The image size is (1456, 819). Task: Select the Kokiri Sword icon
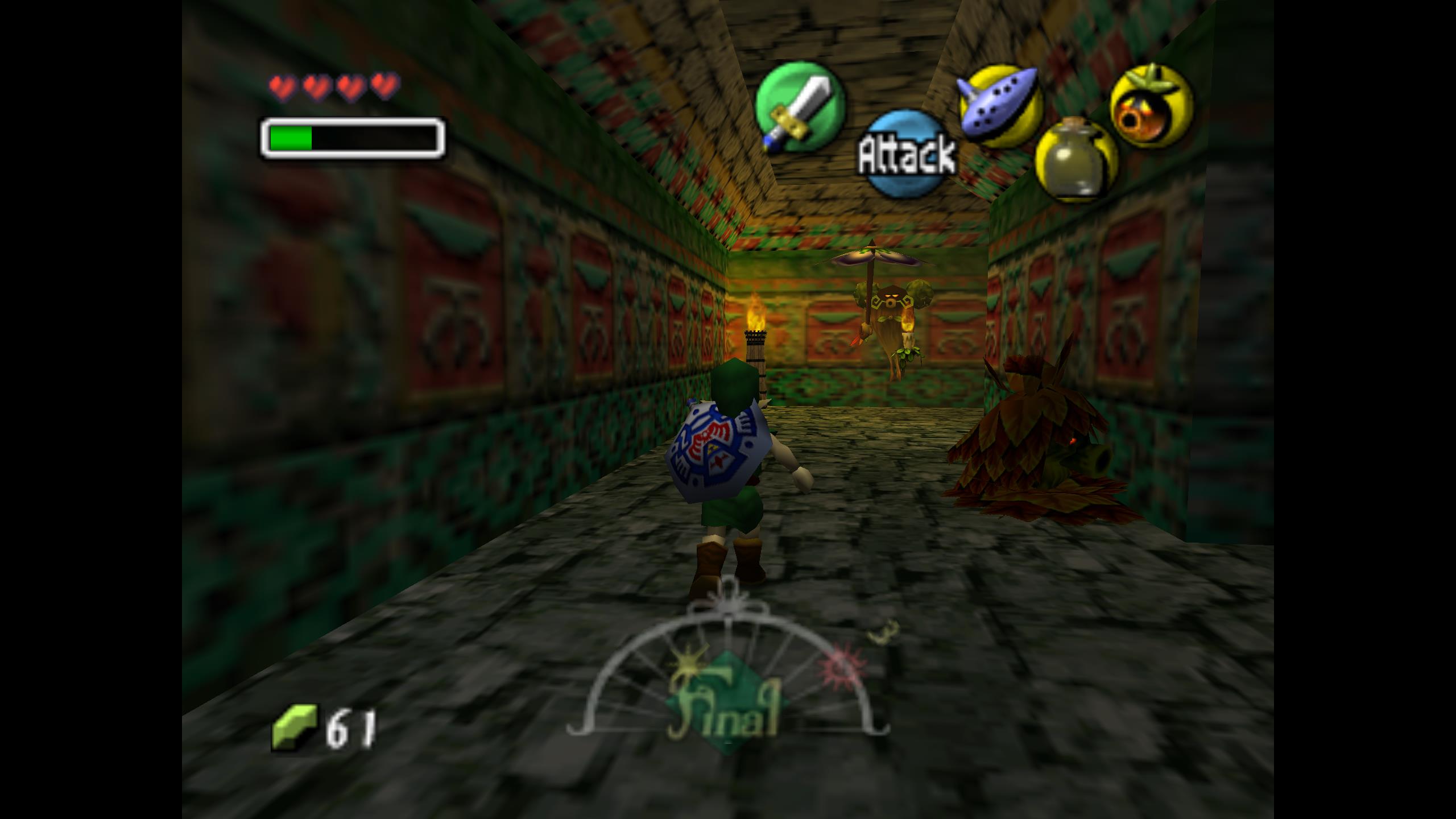coord(800,107)
